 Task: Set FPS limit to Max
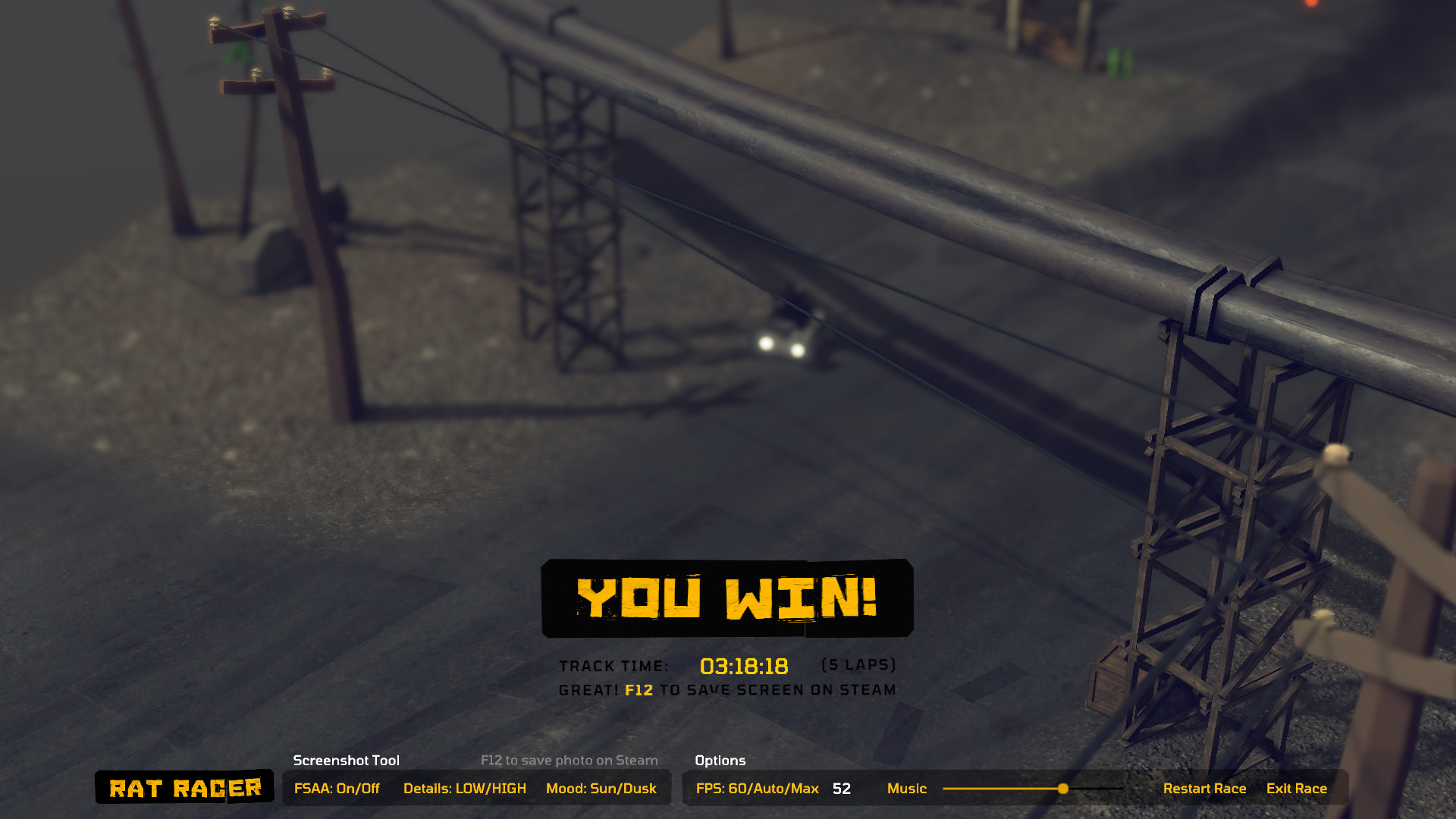[804, 788]
